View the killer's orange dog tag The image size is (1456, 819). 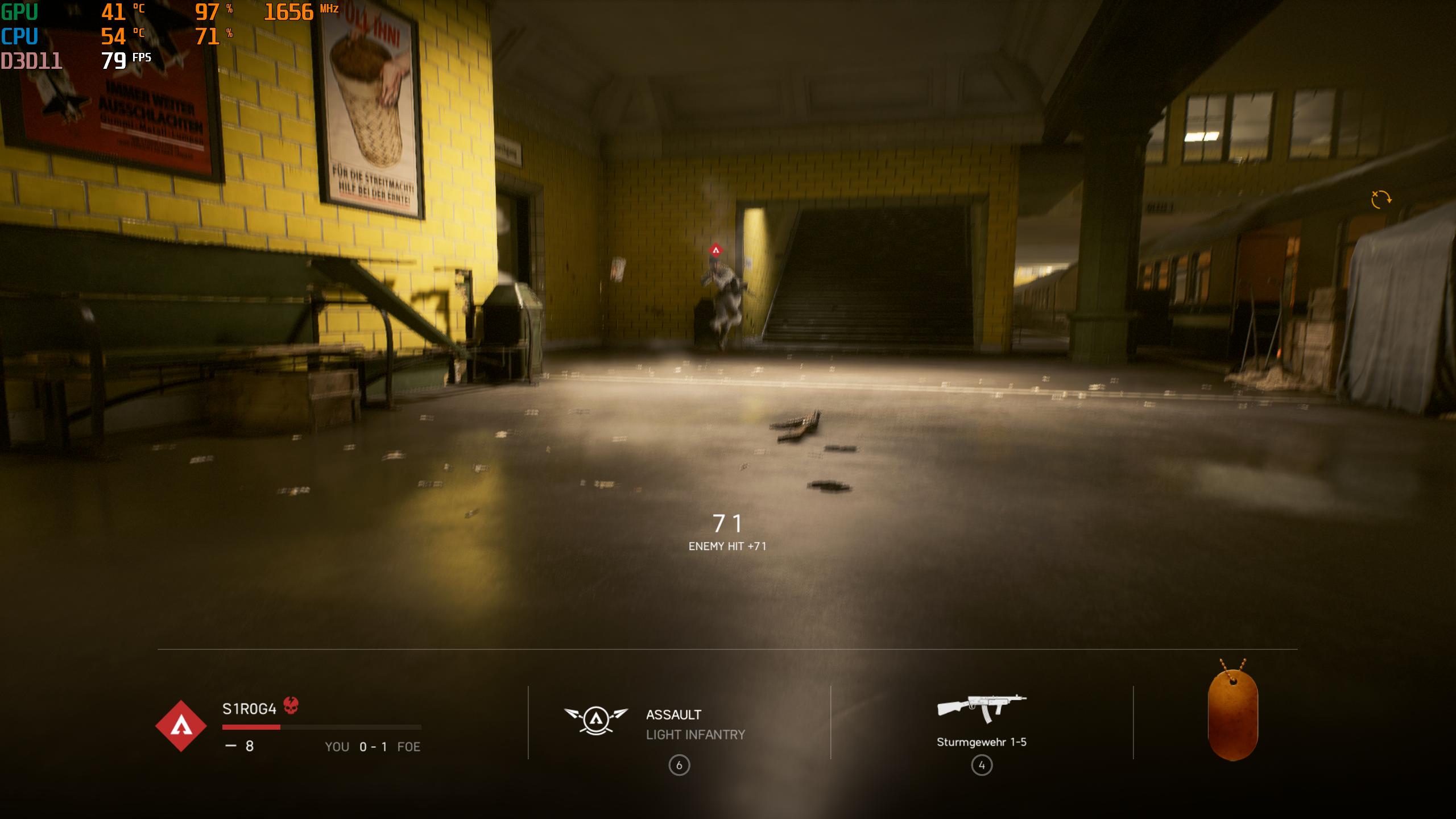[x=1232, y=714]
